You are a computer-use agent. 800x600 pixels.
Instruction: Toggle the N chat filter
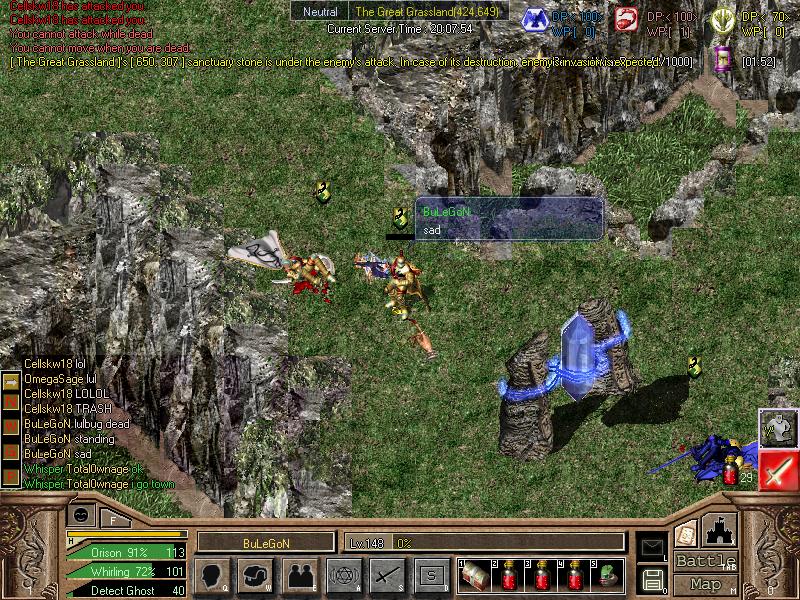(x=11, y=400)
